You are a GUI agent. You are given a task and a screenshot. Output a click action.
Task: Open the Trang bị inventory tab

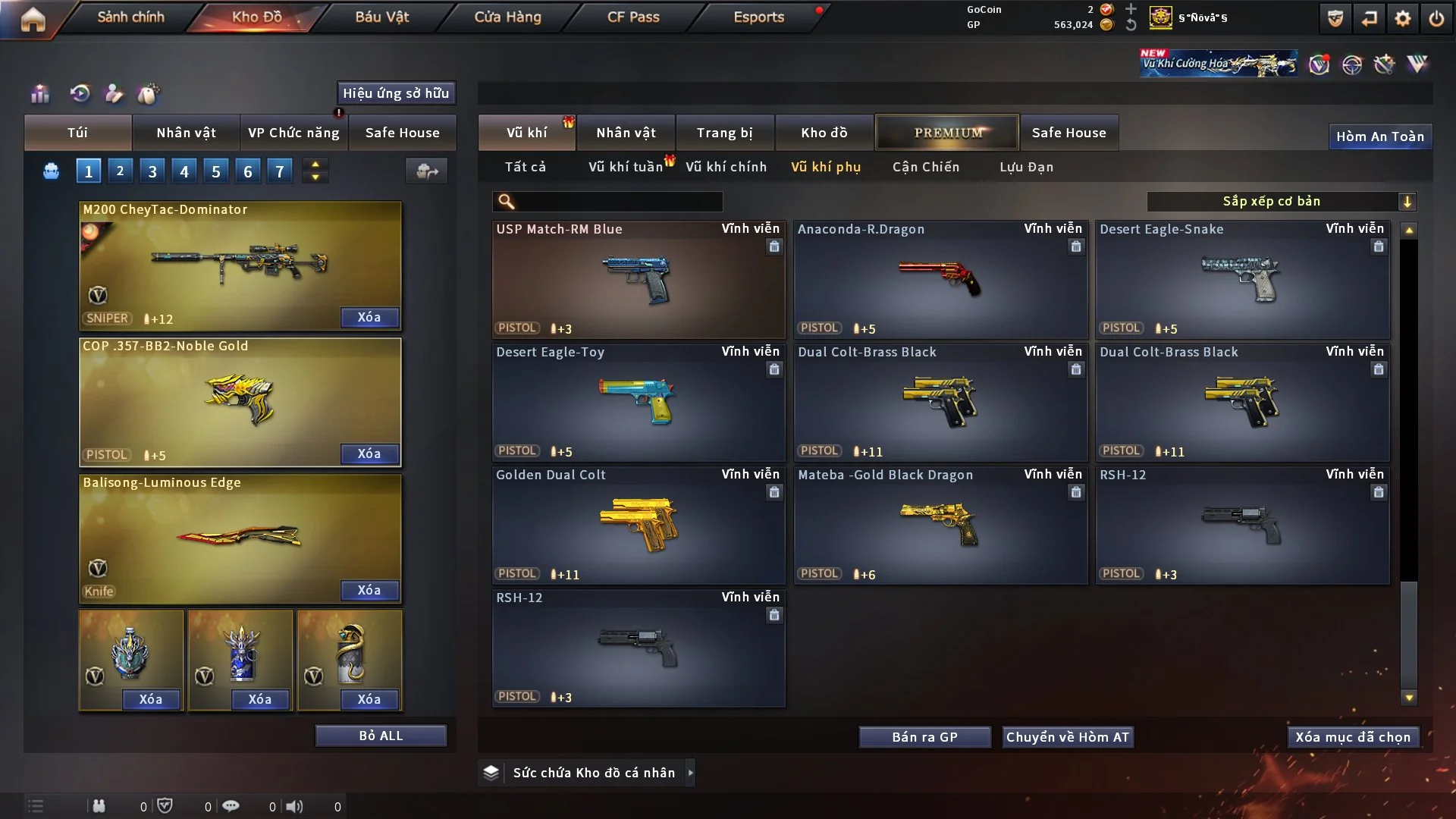[724, 133]
